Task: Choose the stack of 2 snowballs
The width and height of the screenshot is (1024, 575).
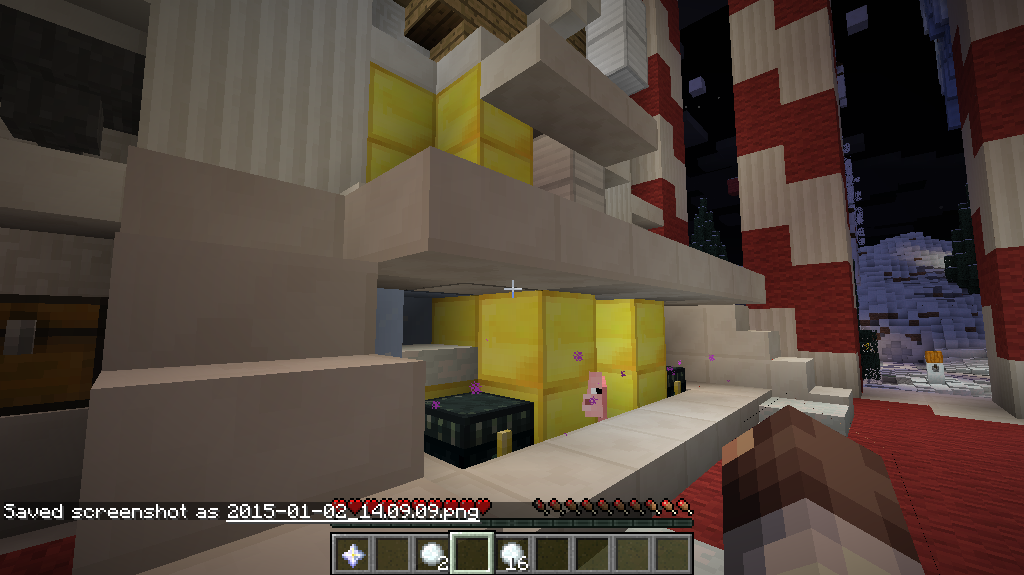Action: 431,552
